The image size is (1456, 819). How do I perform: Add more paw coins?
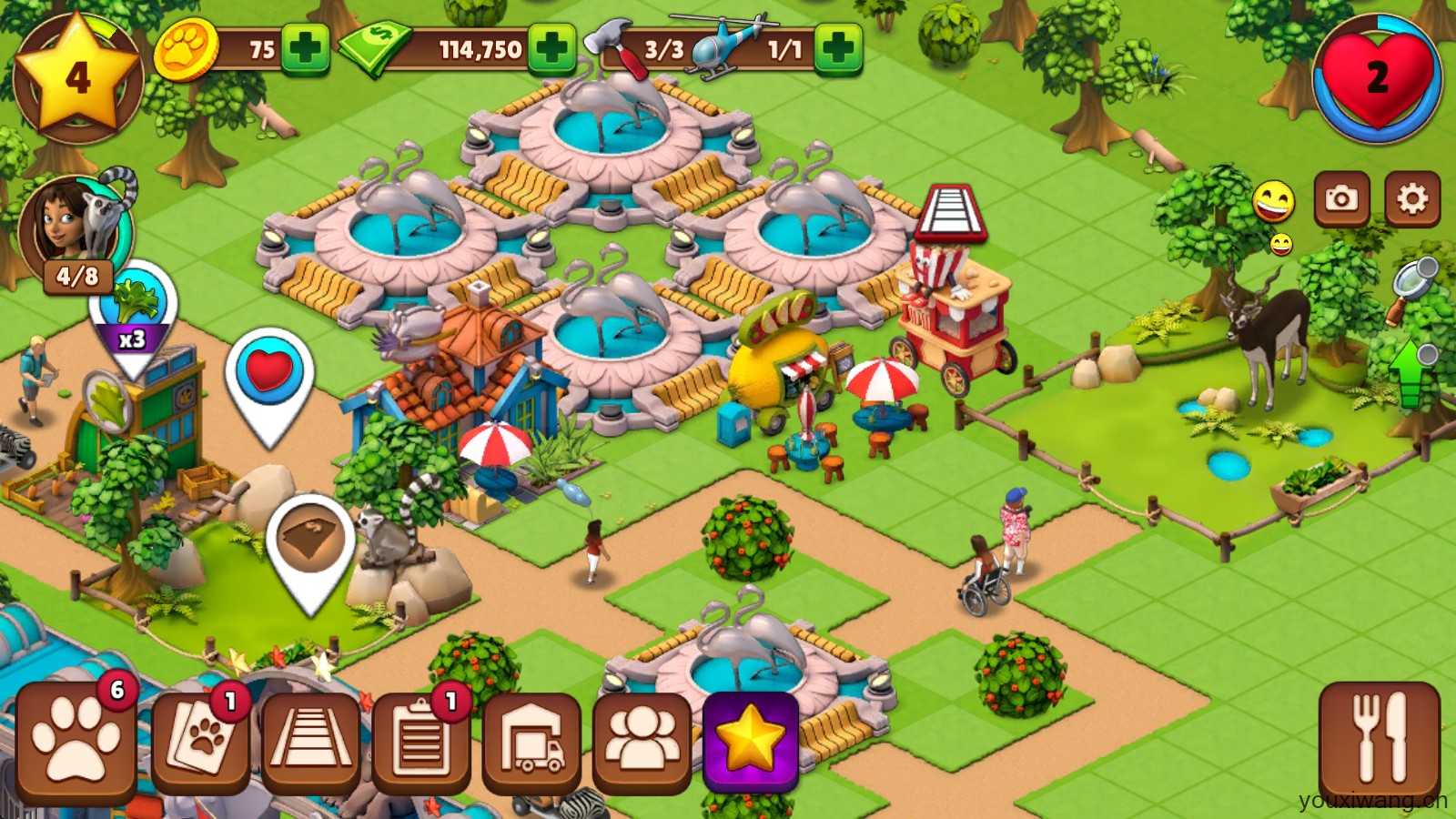point(305,49)
